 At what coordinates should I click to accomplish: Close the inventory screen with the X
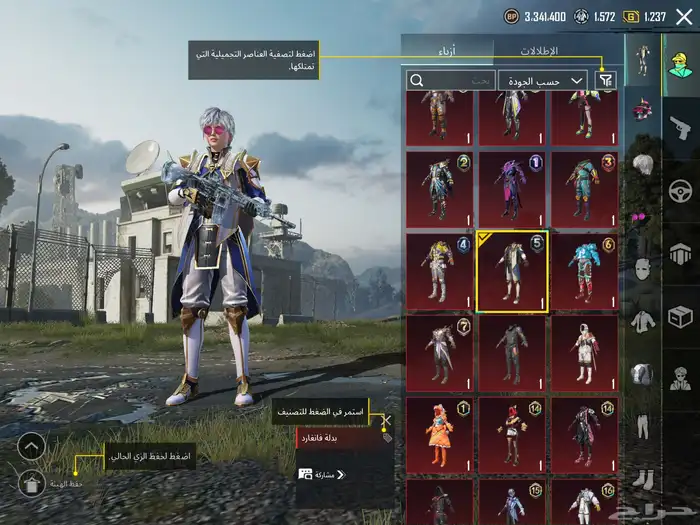[x=683, y=16]
